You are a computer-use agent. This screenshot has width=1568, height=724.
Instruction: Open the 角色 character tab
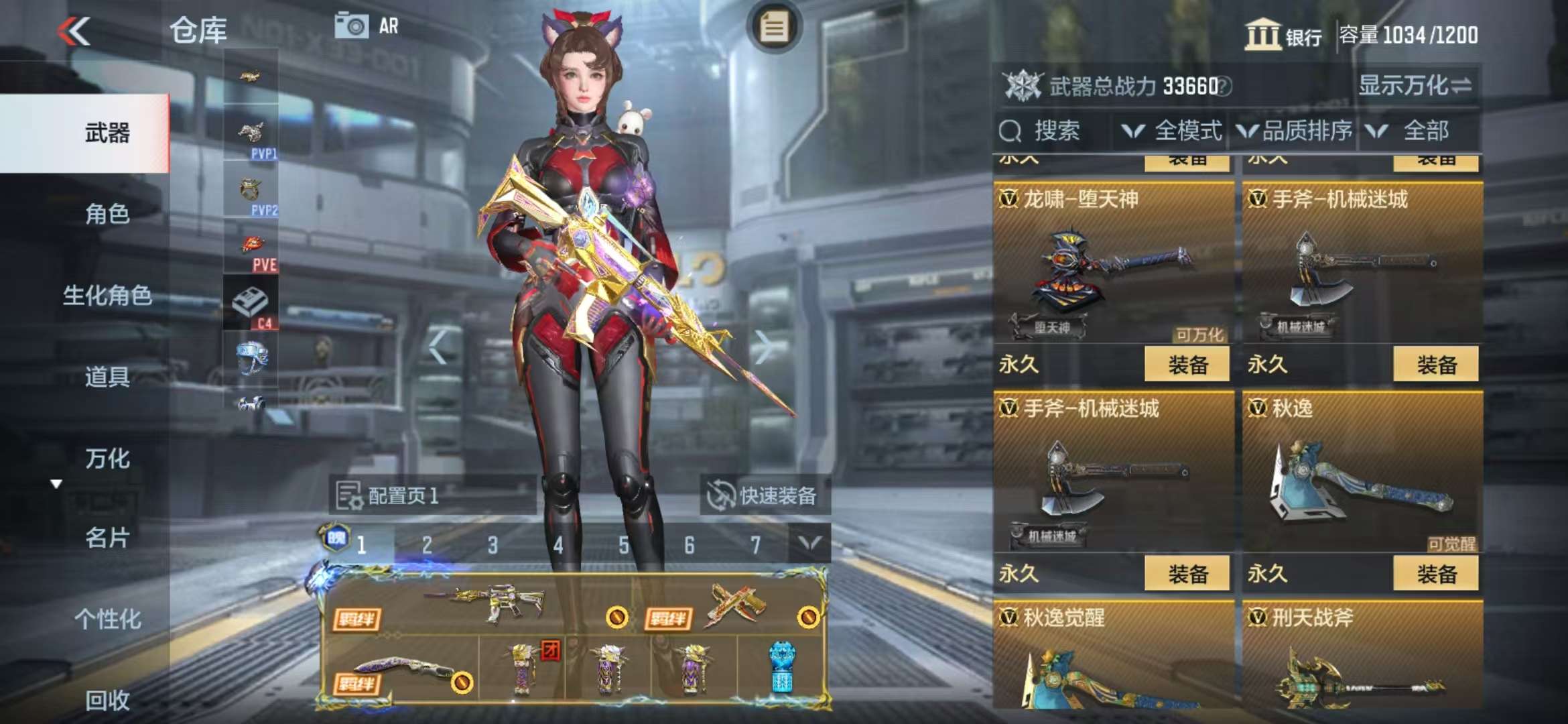(x=107, y=215)
